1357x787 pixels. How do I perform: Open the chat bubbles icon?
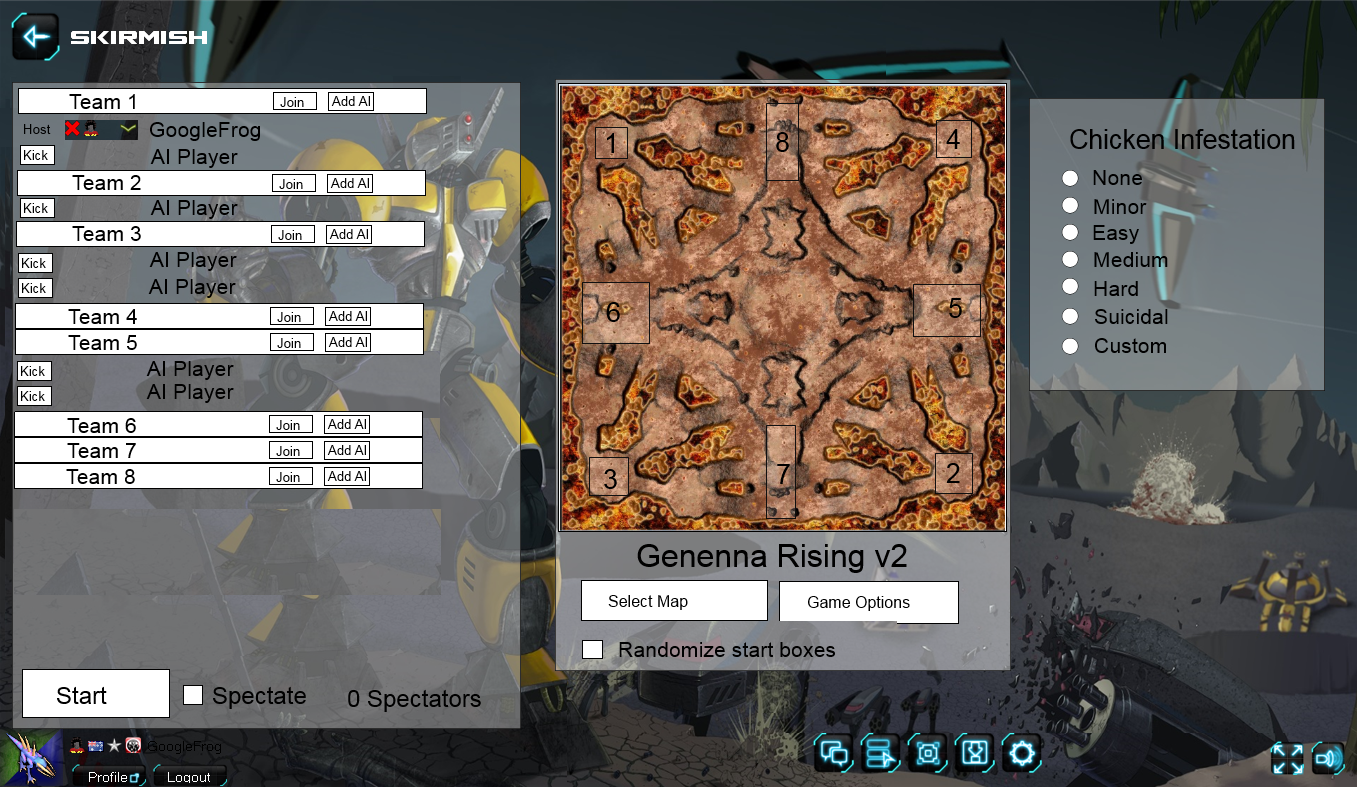point(834,753)
